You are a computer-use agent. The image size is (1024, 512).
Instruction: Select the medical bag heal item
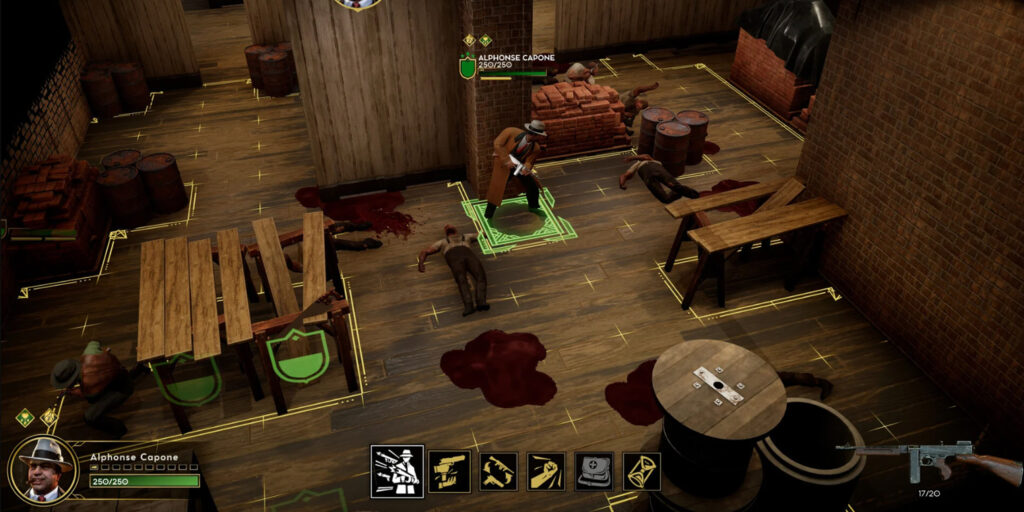(594, 471)
